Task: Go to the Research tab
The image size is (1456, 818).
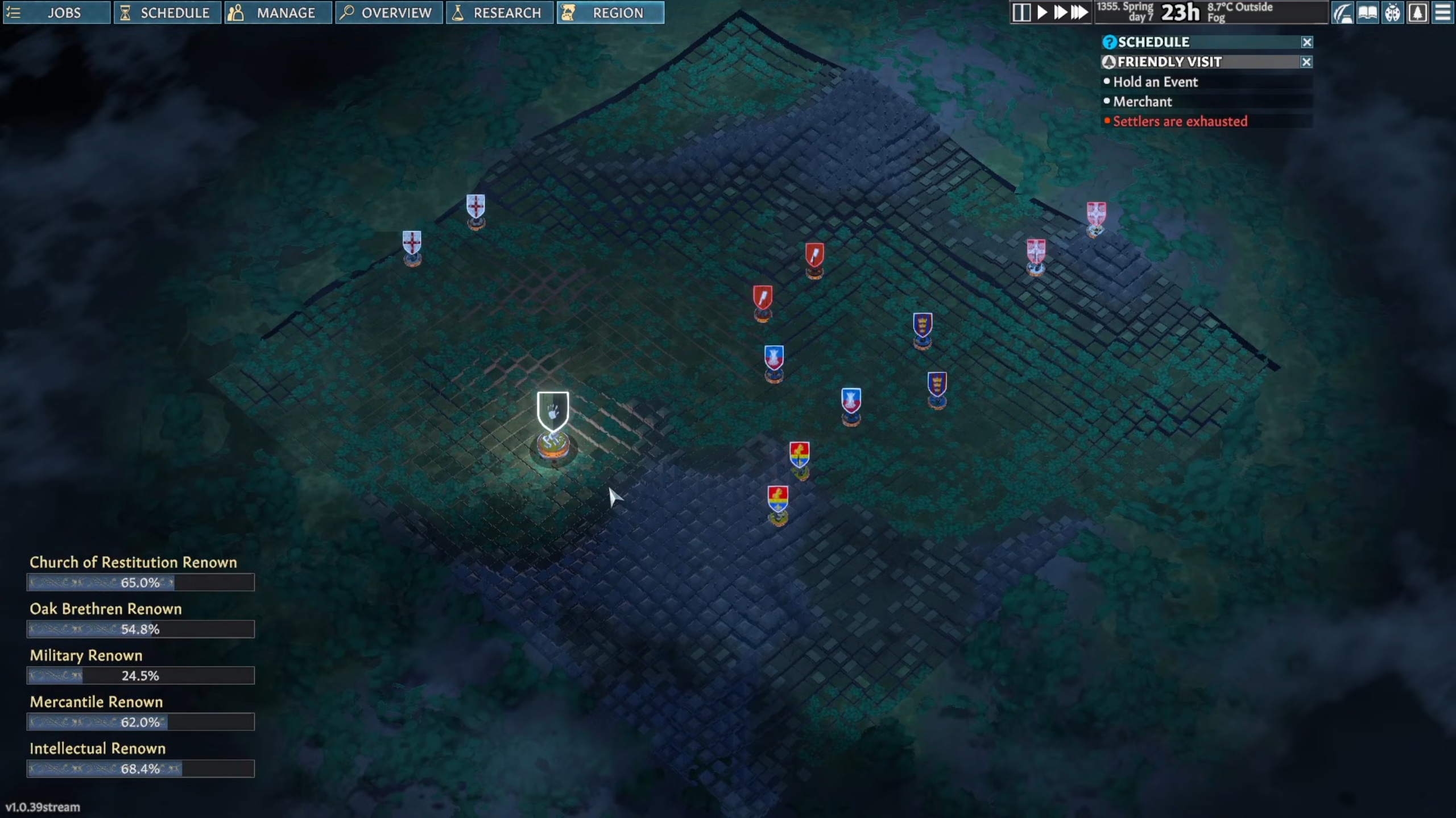Action: (x=499, y=13)
